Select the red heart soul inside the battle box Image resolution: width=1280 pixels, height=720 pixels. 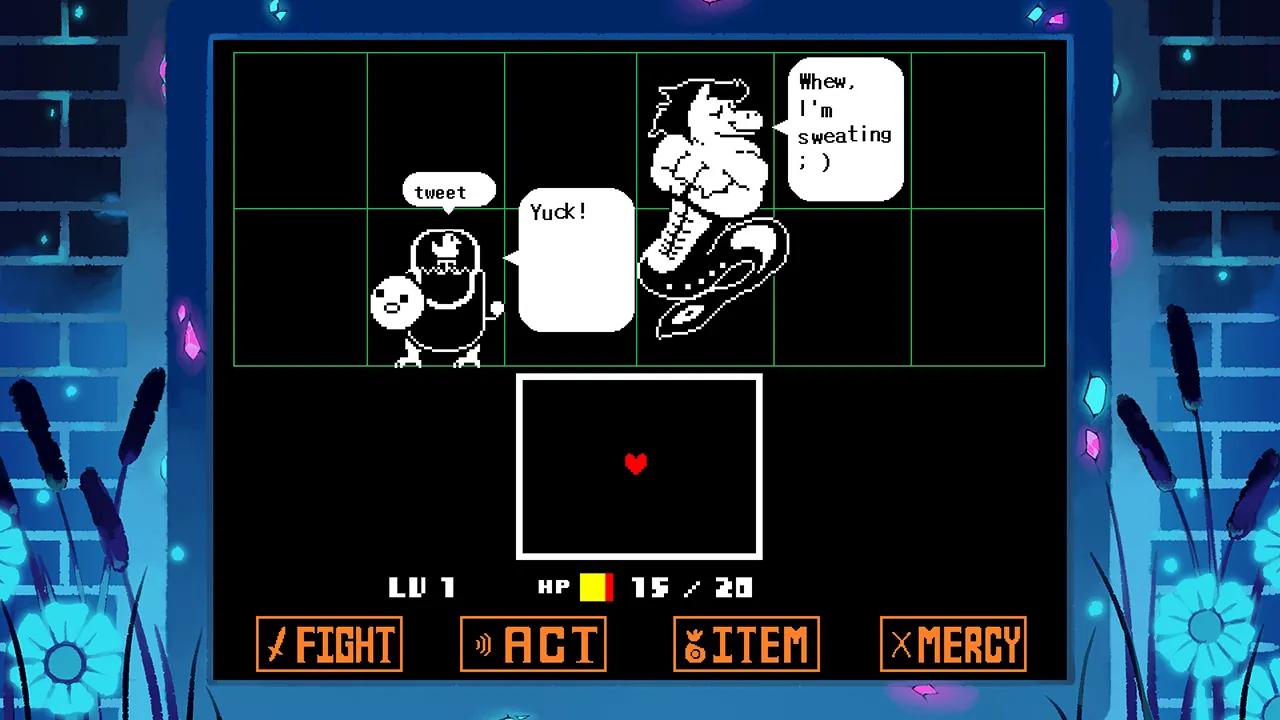(x=637, y=464)
